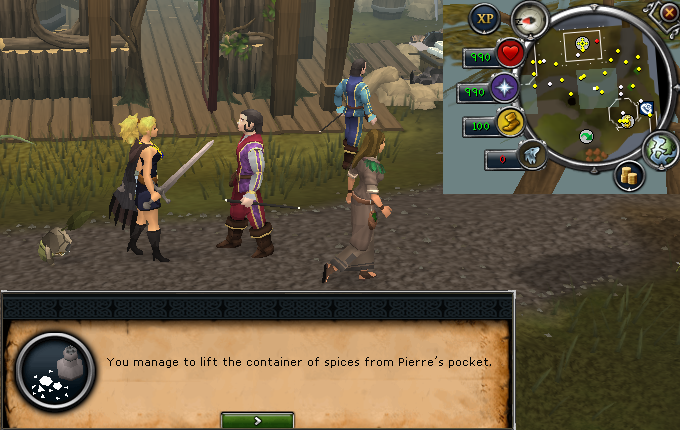Click the red X logout button

click(x=669, y=13)
